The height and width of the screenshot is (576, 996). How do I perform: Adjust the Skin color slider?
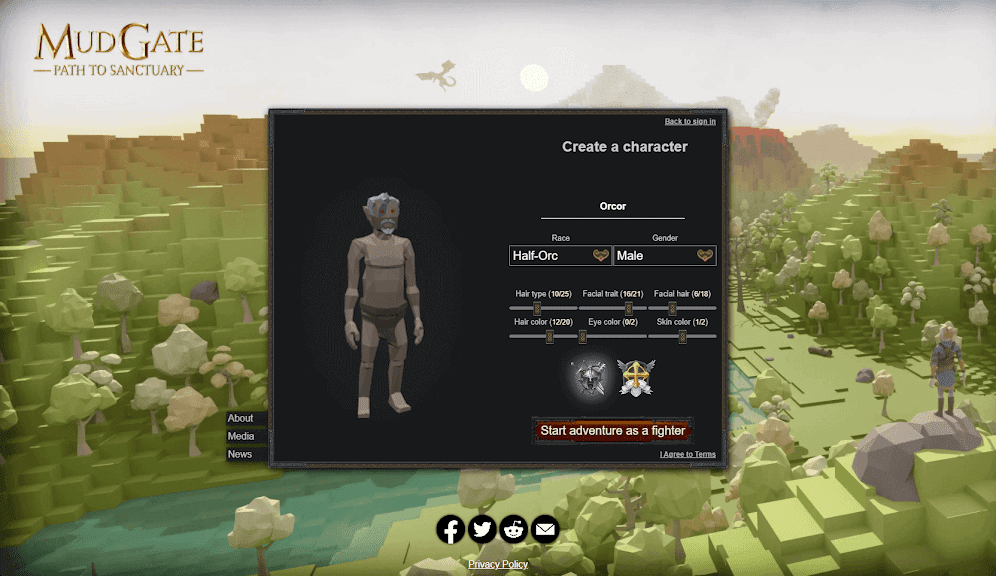coord(682,337)
